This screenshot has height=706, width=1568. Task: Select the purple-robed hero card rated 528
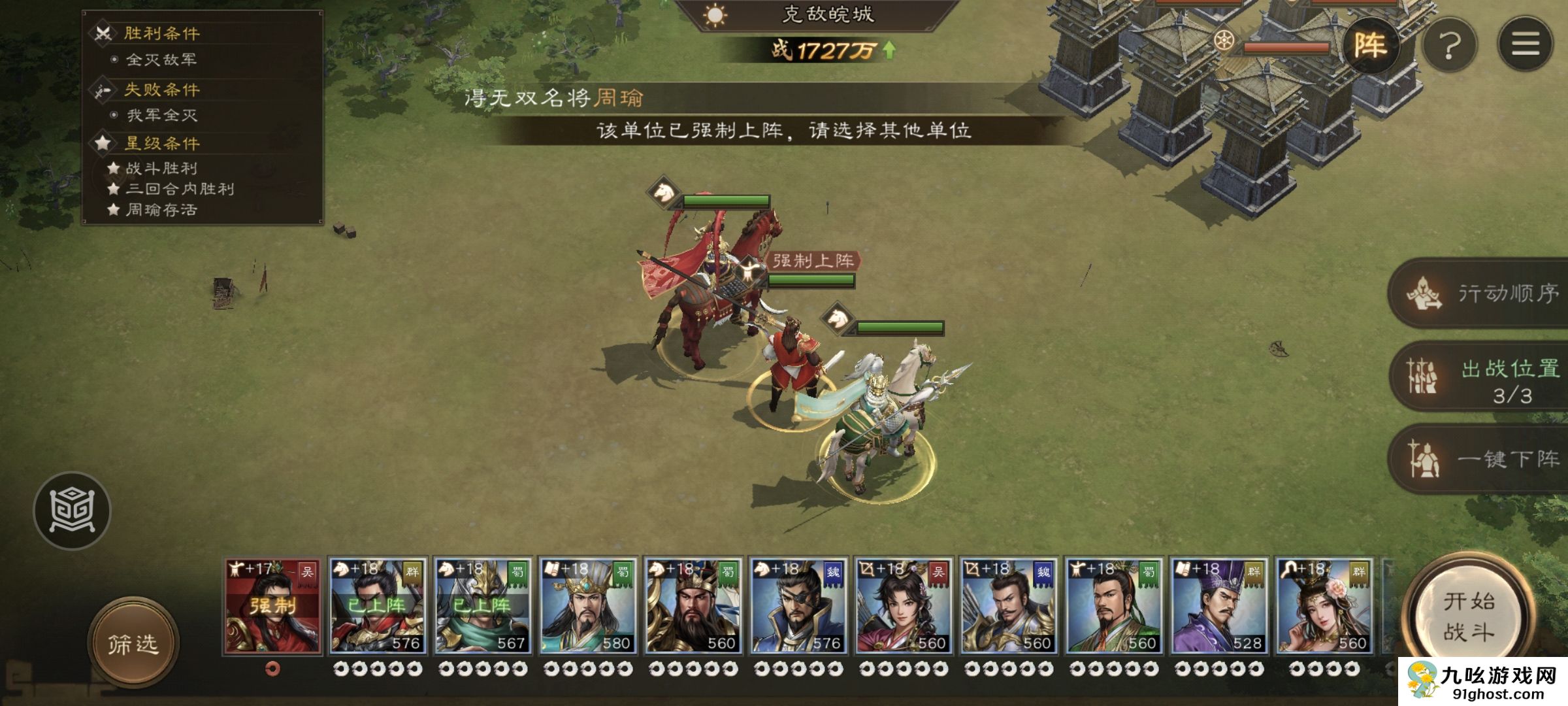click(x=1219, y=606)
